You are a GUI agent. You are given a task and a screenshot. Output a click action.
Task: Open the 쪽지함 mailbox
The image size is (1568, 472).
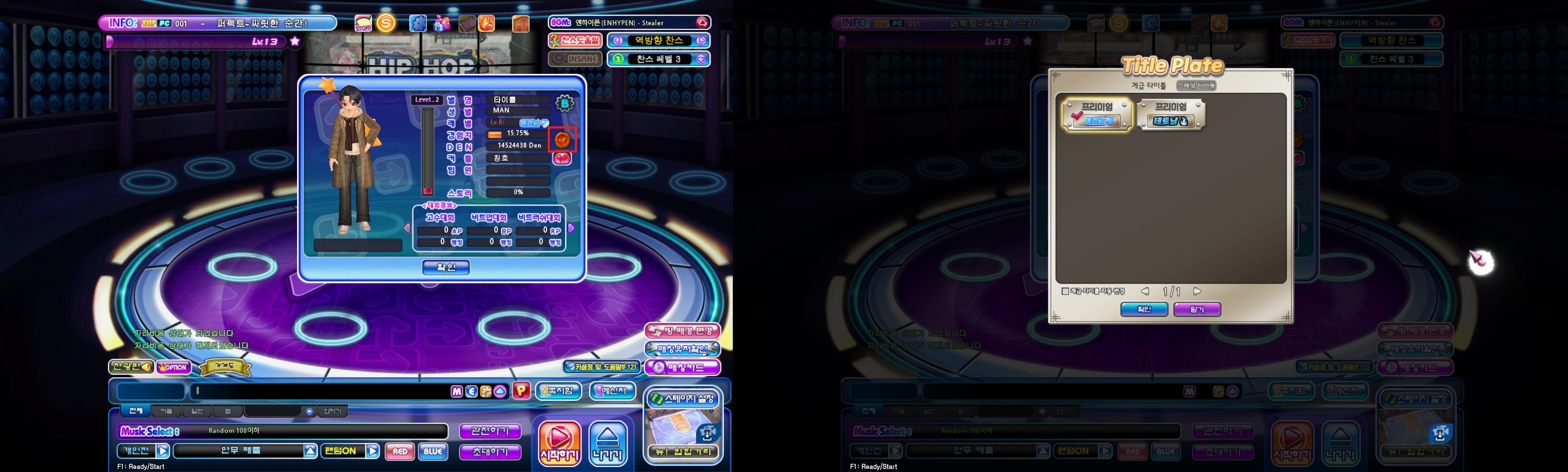coord(558,391)
